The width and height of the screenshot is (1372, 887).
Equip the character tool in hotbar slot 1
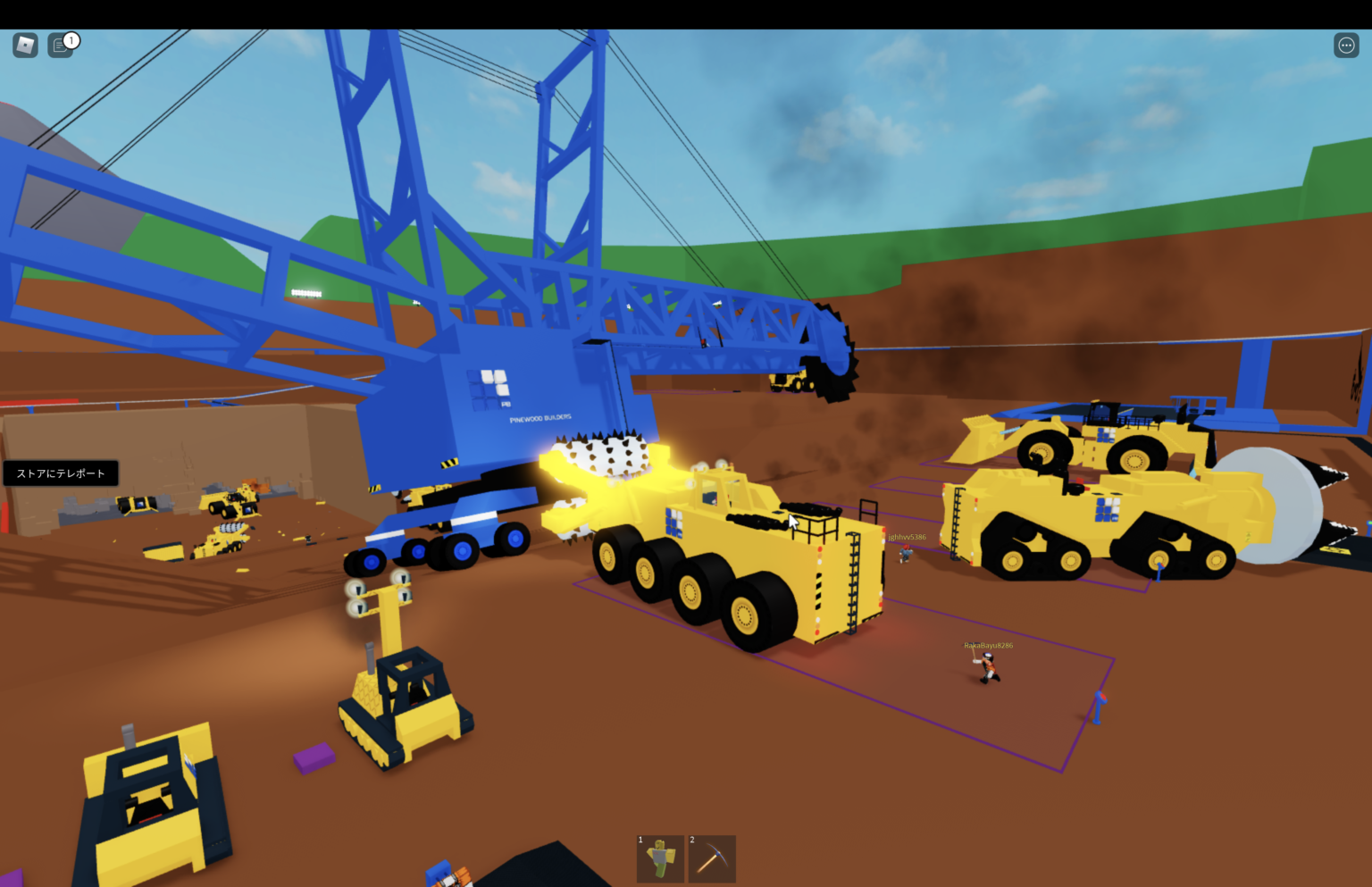[x=660, y=858]
